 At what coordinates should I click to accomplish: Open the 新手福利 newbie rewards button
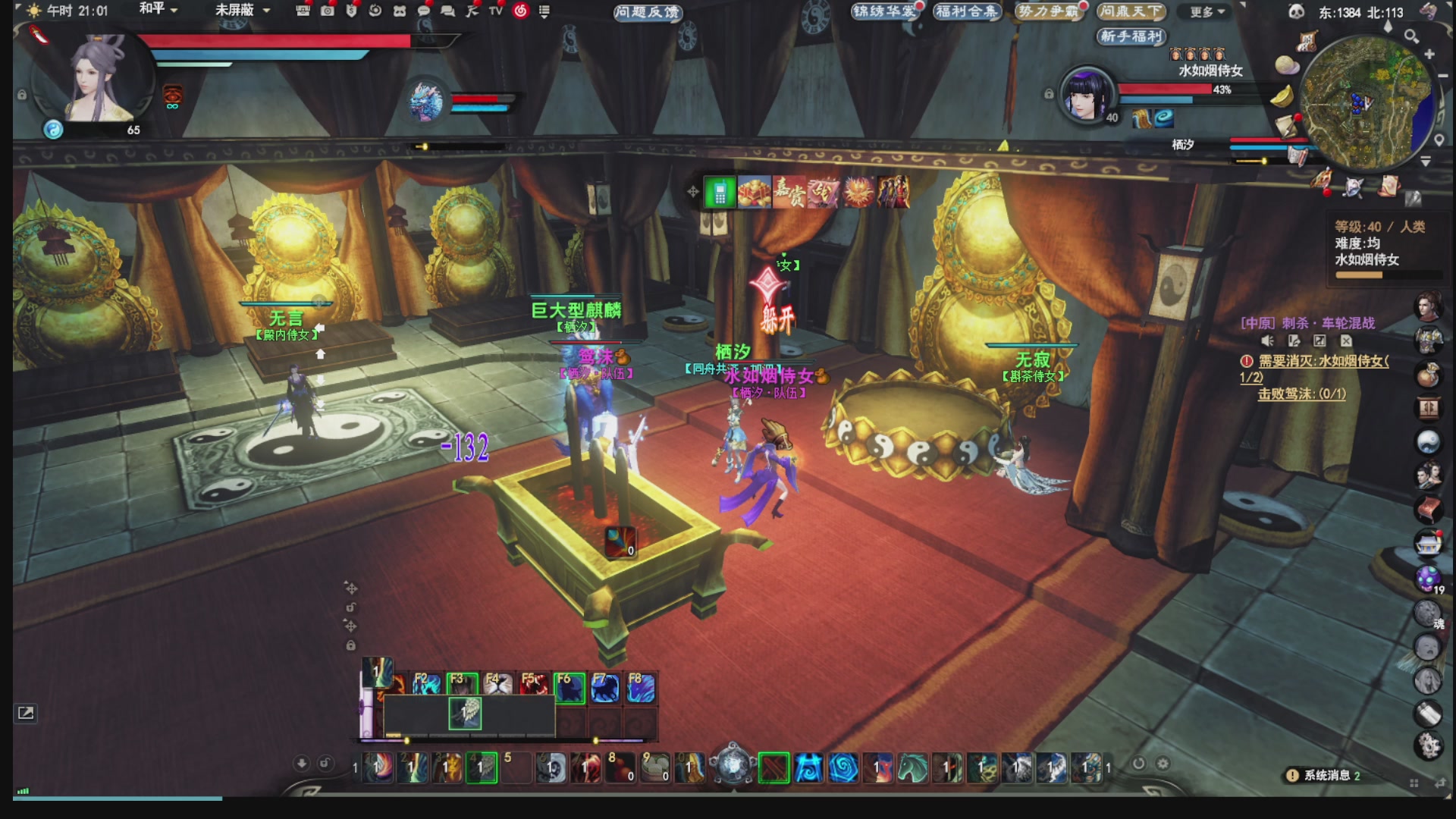(x=1131, y=36)
